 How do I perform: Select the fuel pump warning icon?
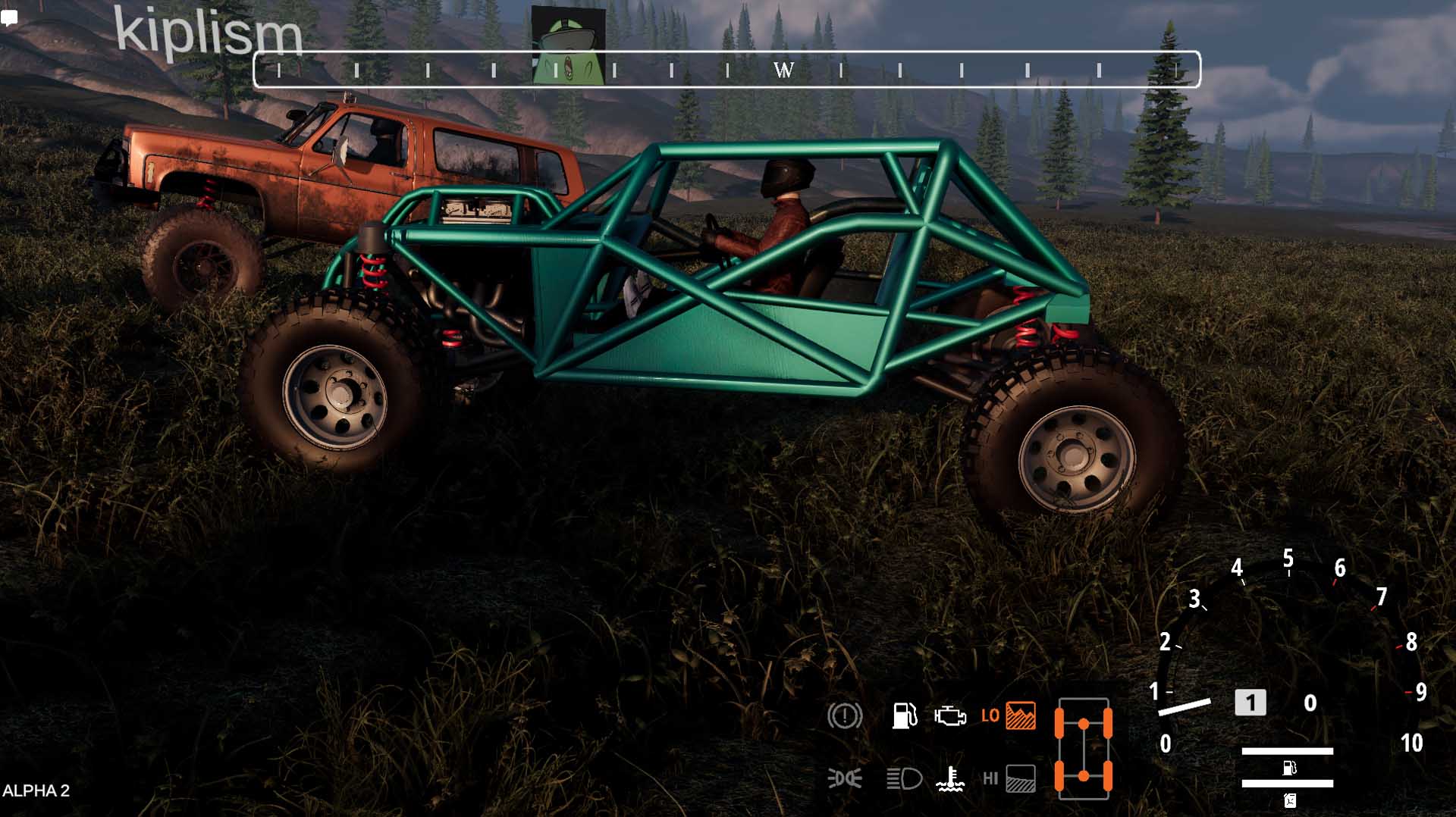point(904,715)
